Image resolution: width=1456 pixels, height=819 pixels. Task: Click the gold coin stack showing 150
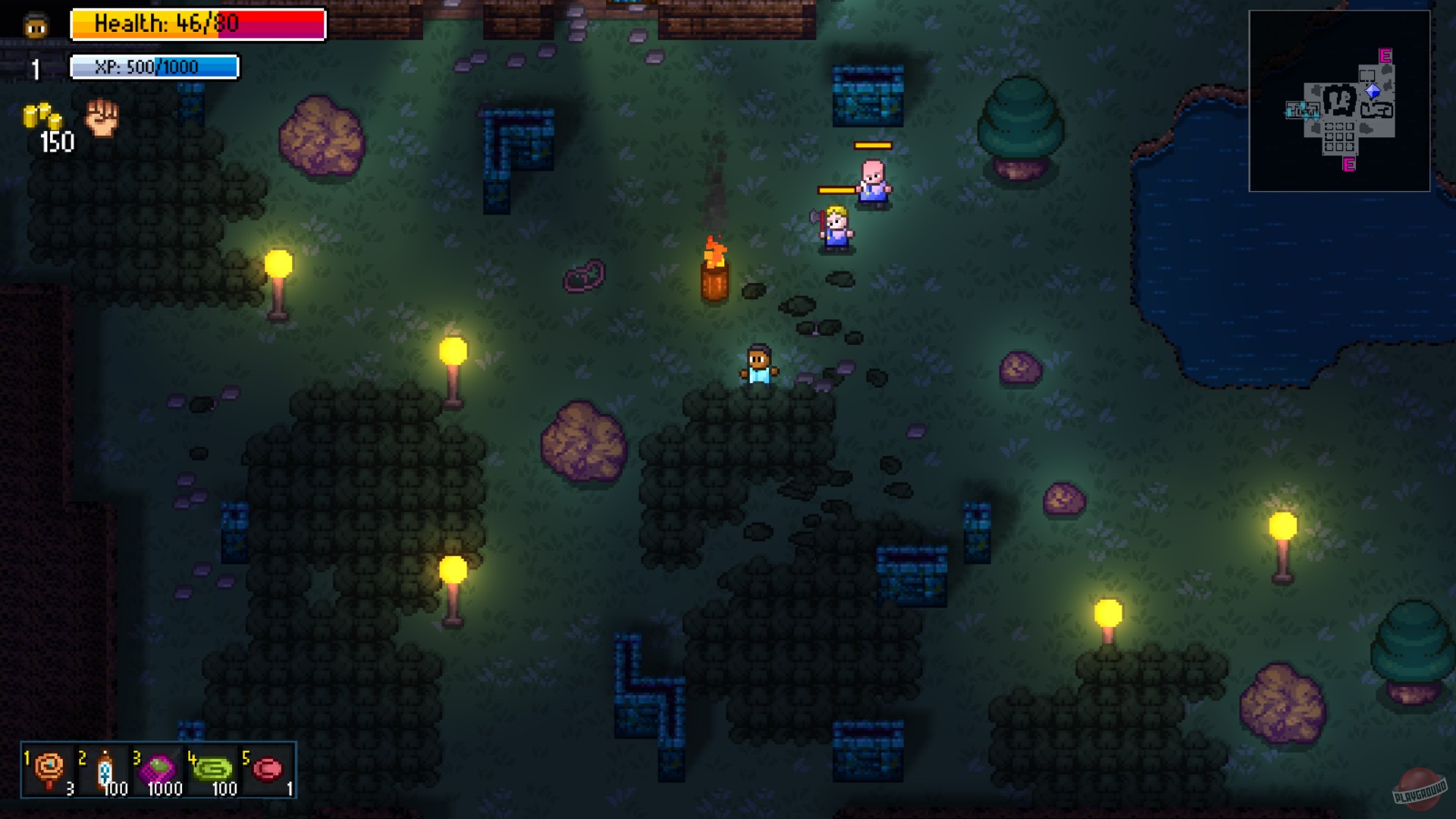[x=42, y=118]
